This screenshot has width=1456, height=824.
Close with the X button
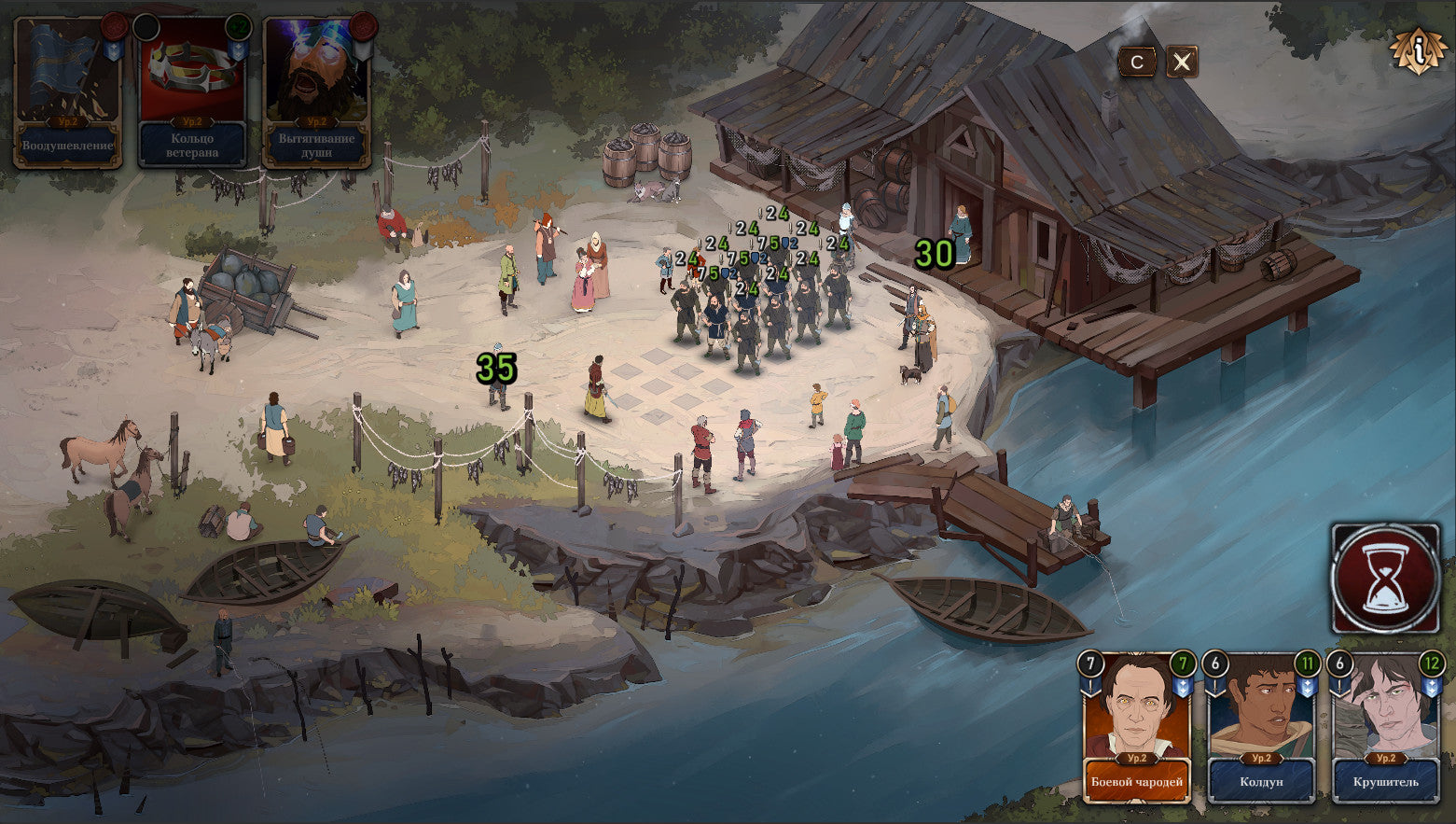point(1182,63)
